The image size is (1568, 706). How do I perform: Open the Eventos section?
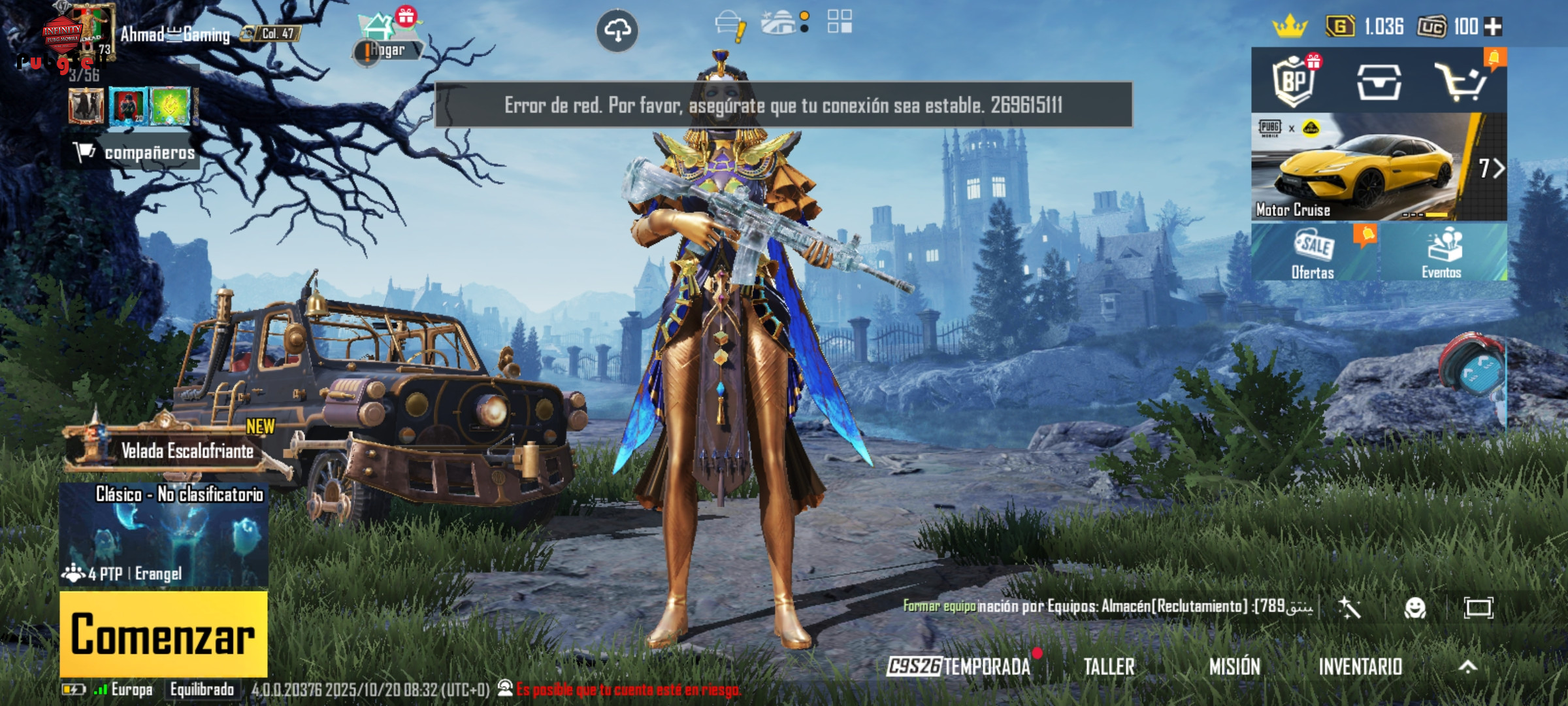pyautogui.click(x=1443, y=253)
